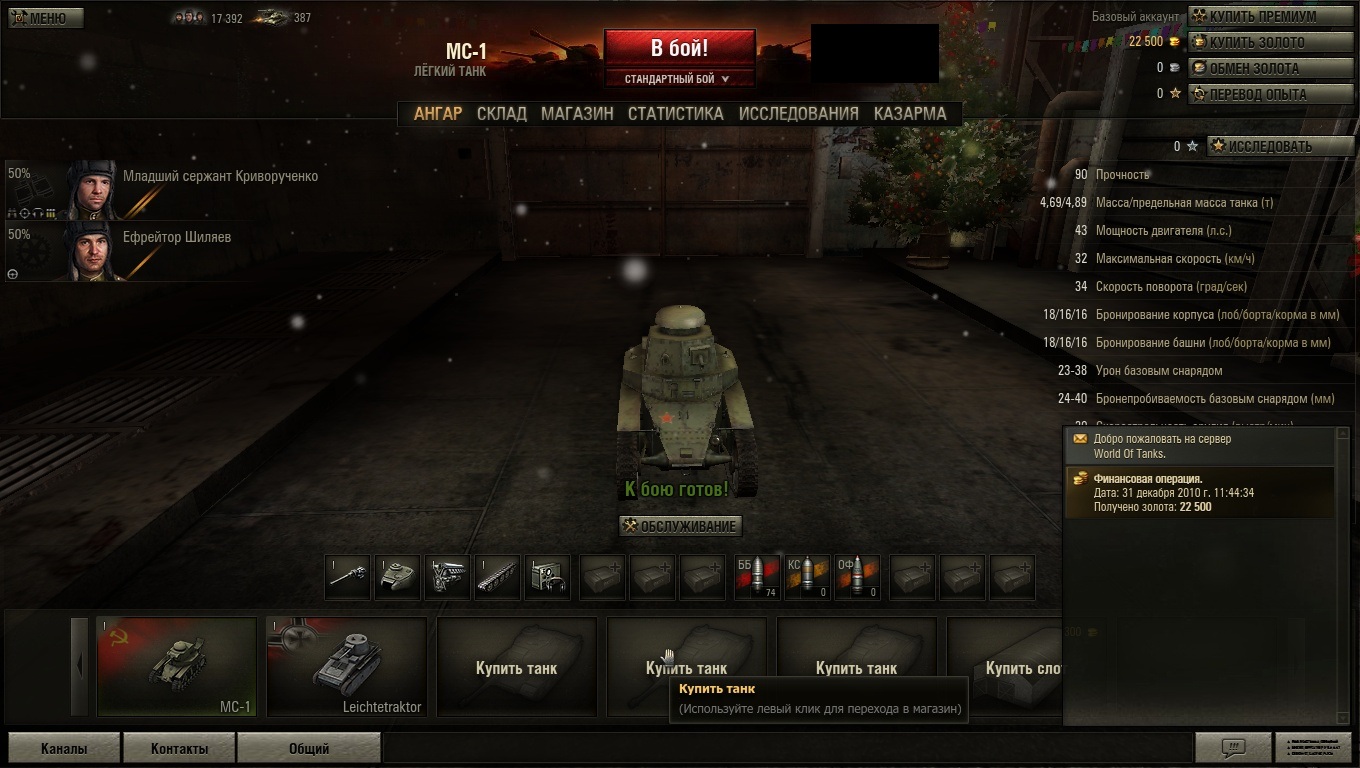Show the Статистика tab
The image size is (1360, 768).
click(675, 114)
